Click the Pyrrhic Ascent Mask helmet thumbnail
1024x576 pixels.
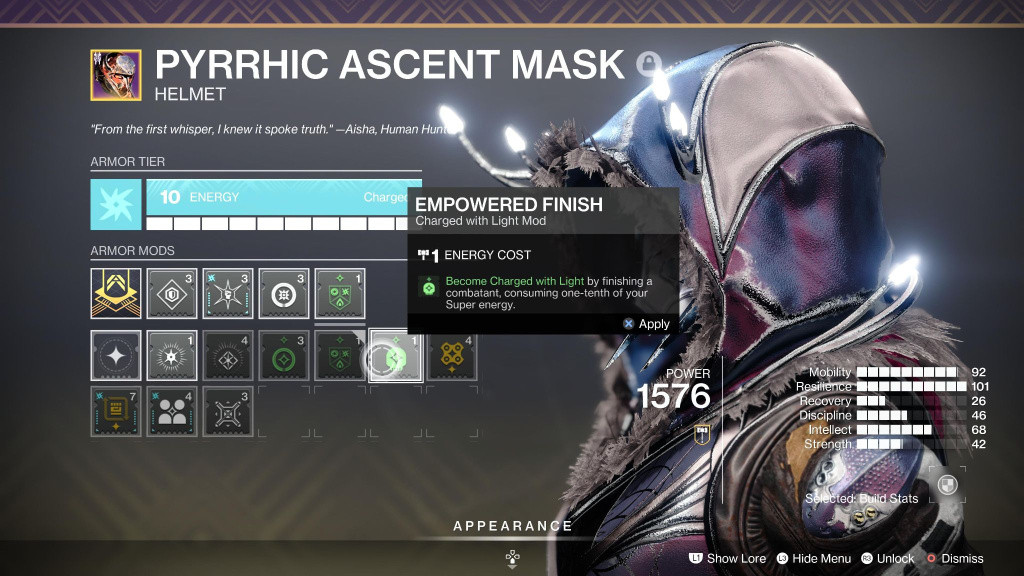[116, 75]
